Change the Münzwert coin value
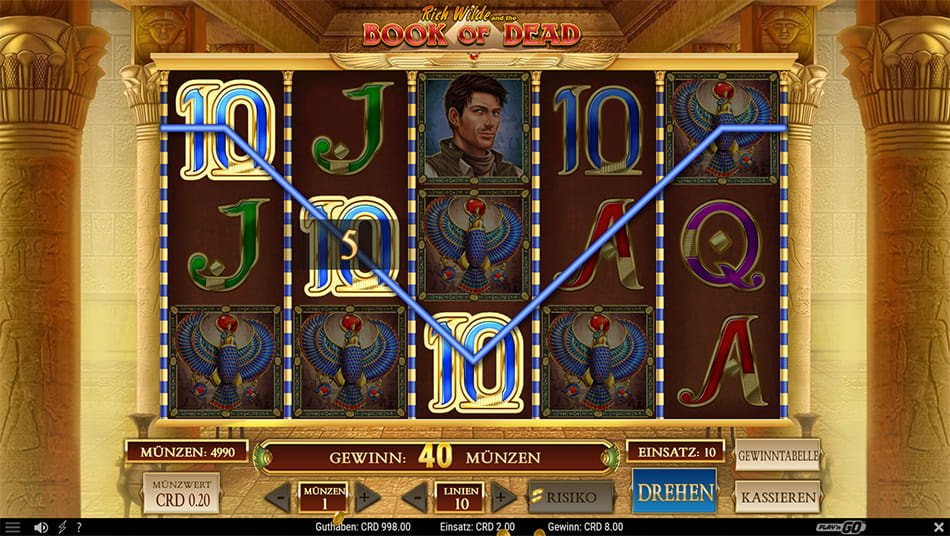 [x=181, y=493]
